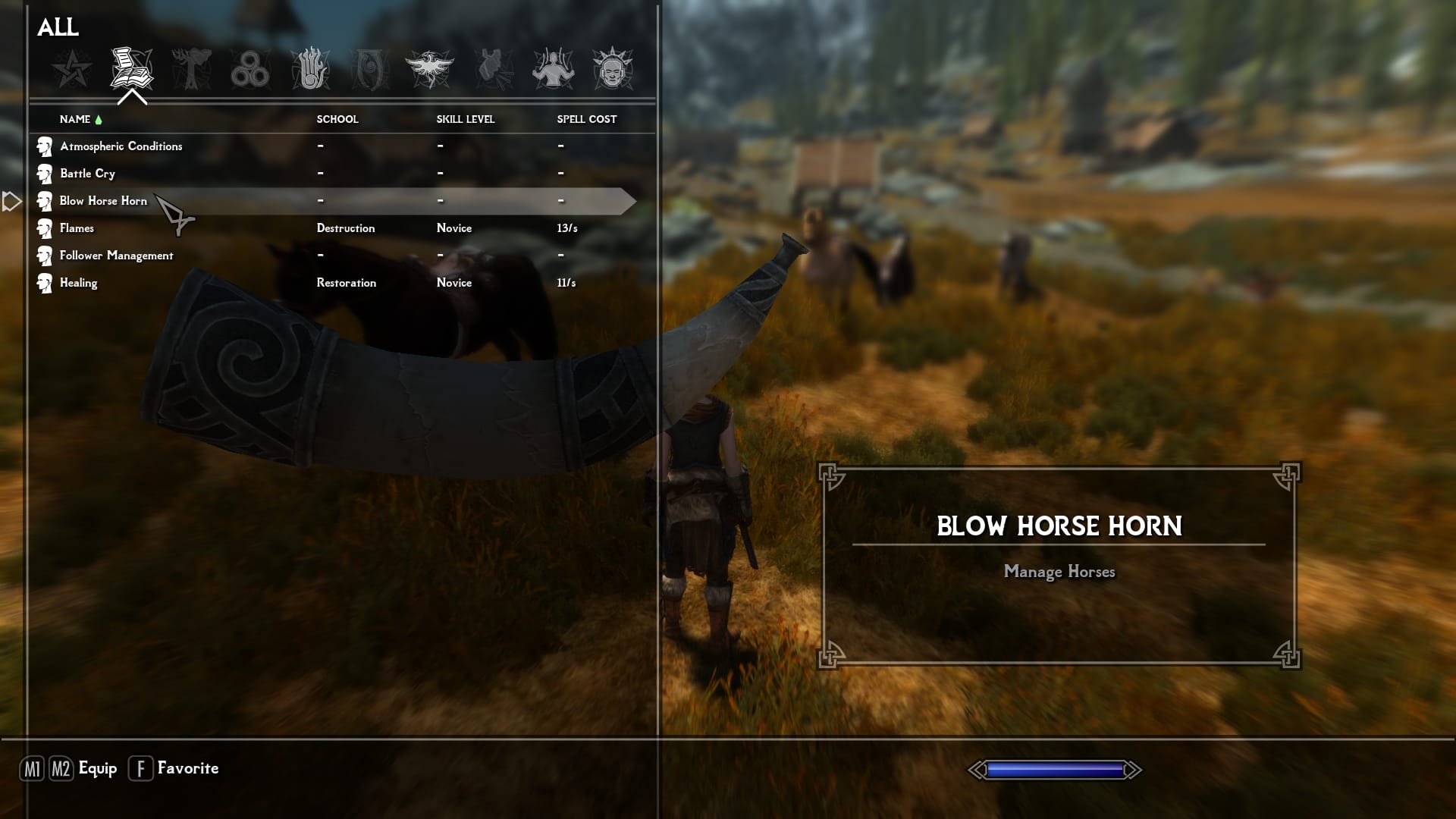Open the Conjuration category icon
The image size is (1456, 819).
[x=370, y=69]
